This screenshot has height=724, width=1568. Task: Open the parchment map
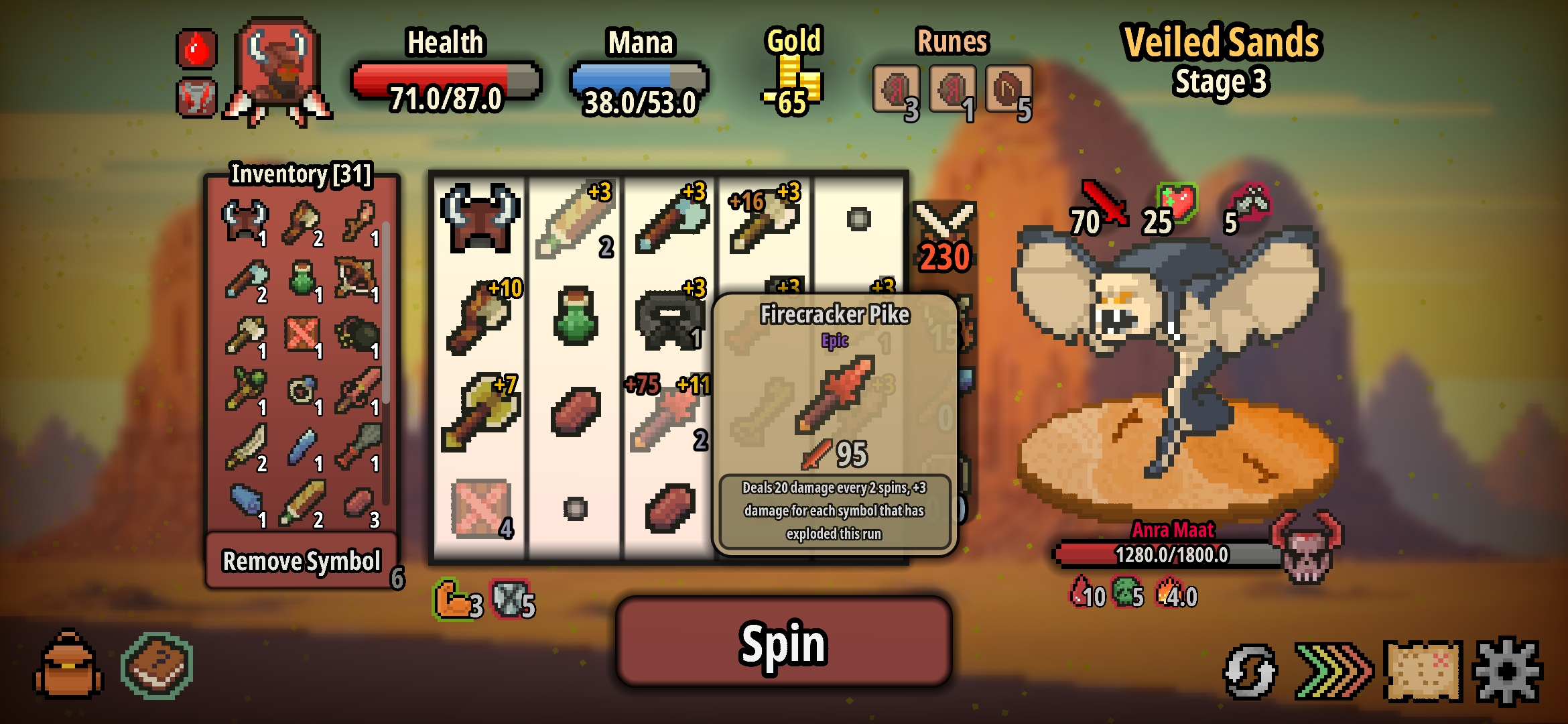tap(1423, 670)
